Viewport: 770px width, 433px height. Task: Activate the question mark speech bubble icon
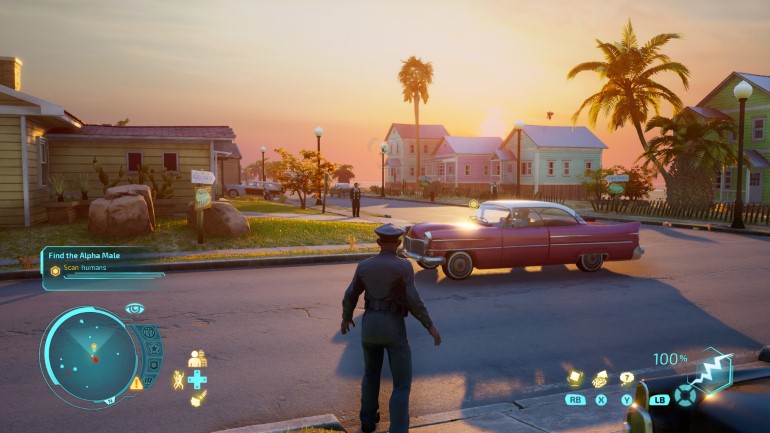click(x=627, y=378)
